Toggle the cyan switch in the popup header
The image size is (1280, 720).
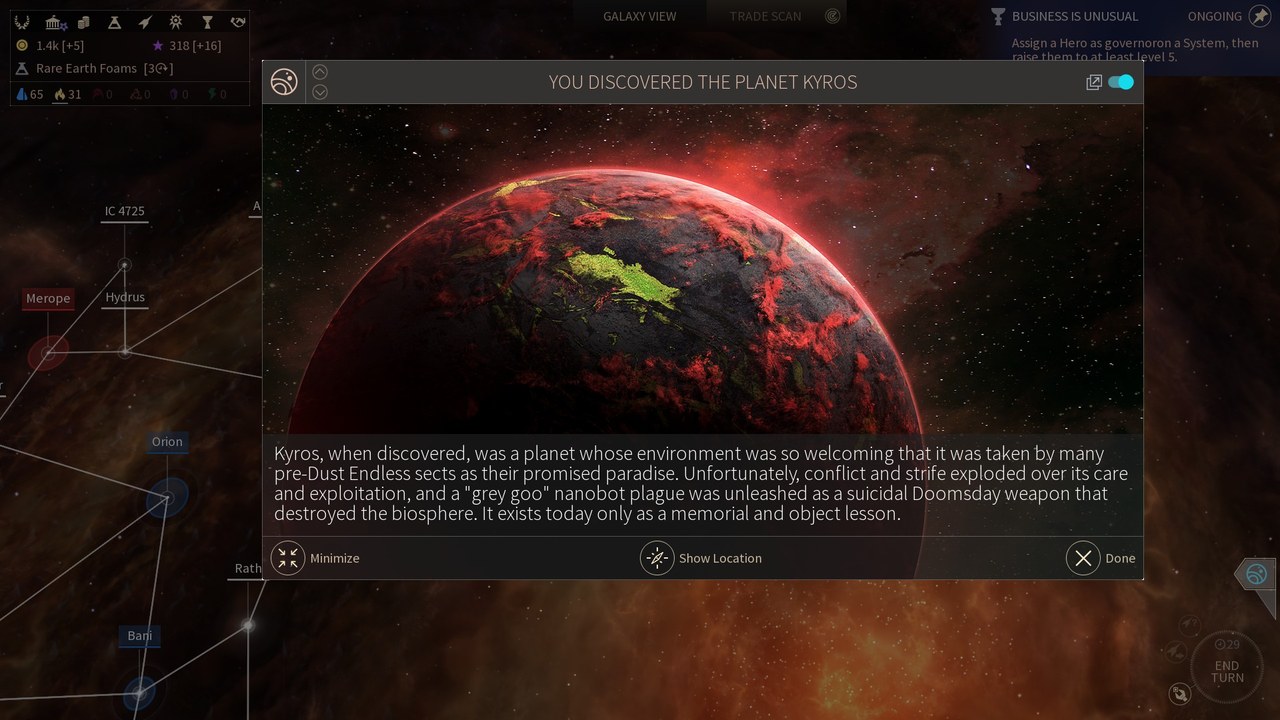(x=1121, y=82)
